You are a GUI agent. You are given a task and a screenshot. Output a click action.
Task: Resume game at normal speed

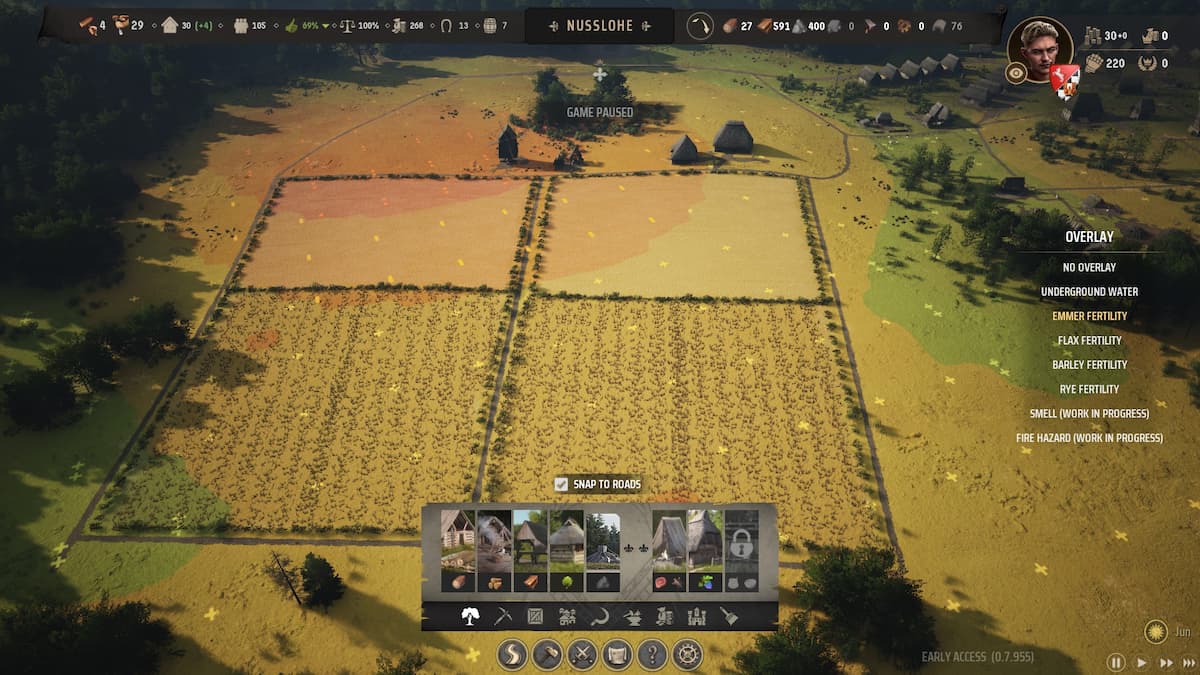coord(1141,662)
